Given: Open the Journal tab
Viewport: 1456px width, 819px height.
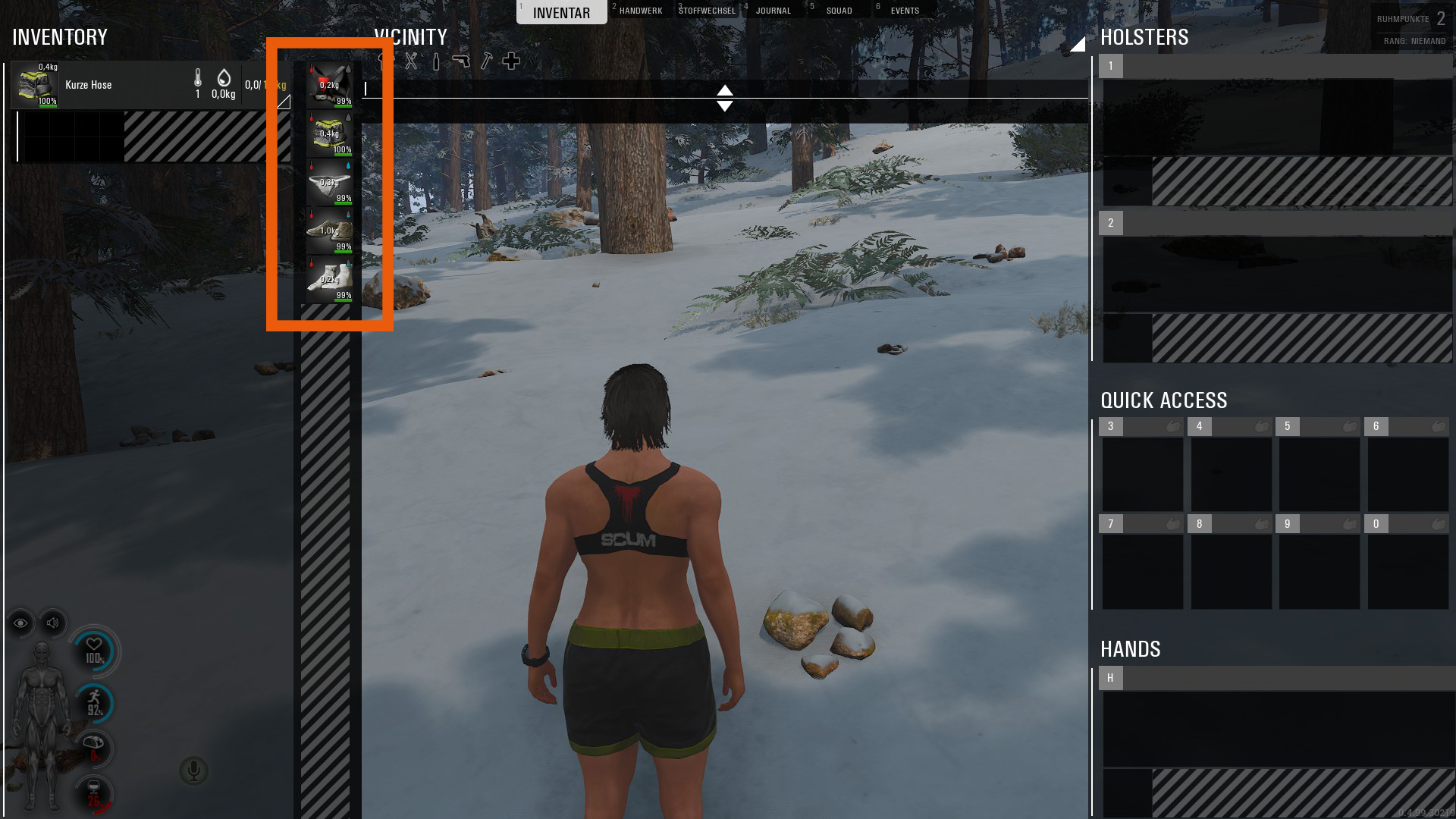Looking at the screenshot, I should (x=773, y=11).
